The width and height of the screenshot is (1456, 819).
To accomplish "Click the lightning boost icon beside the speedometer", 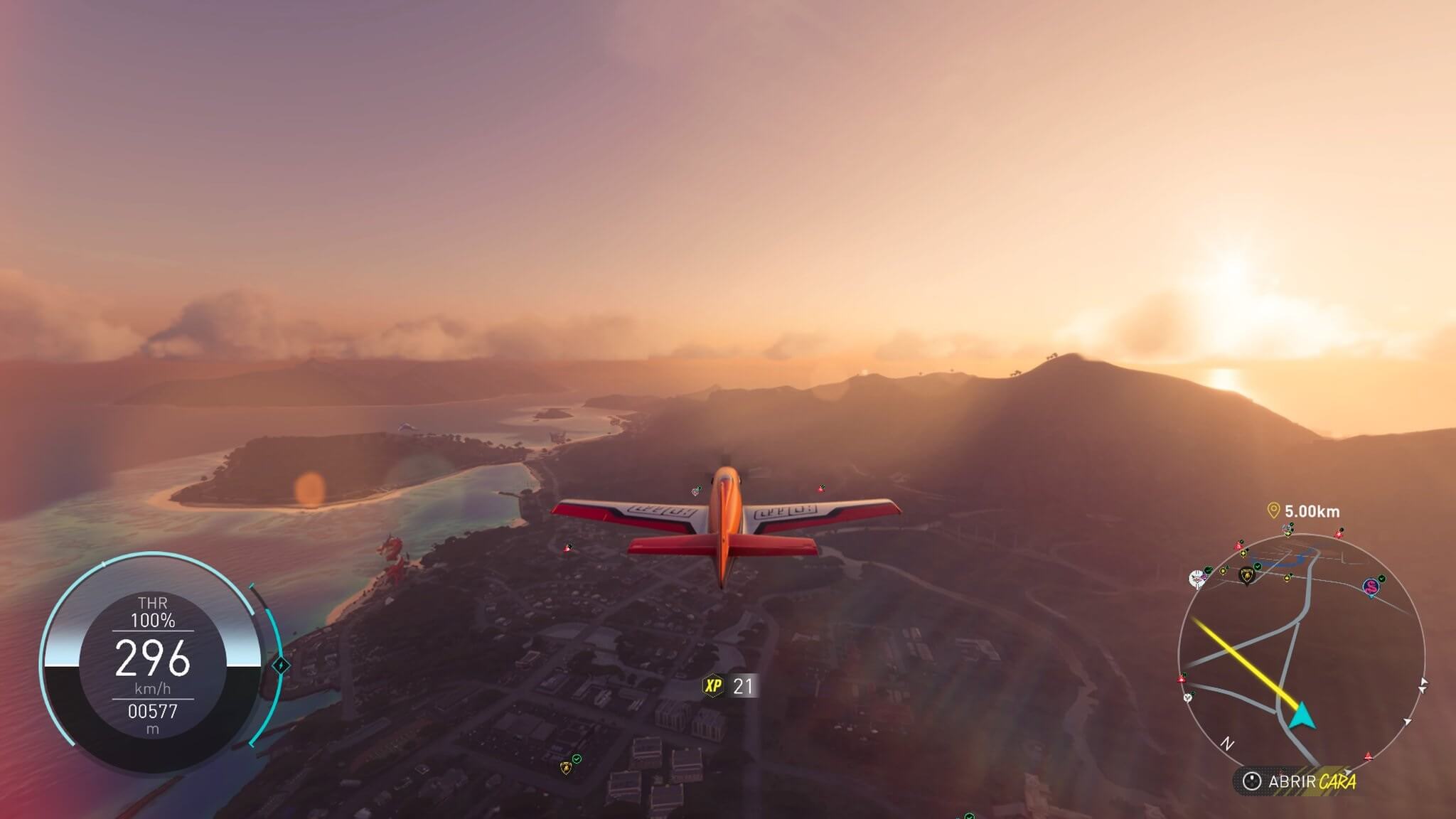I will click(x=281, y=665).
